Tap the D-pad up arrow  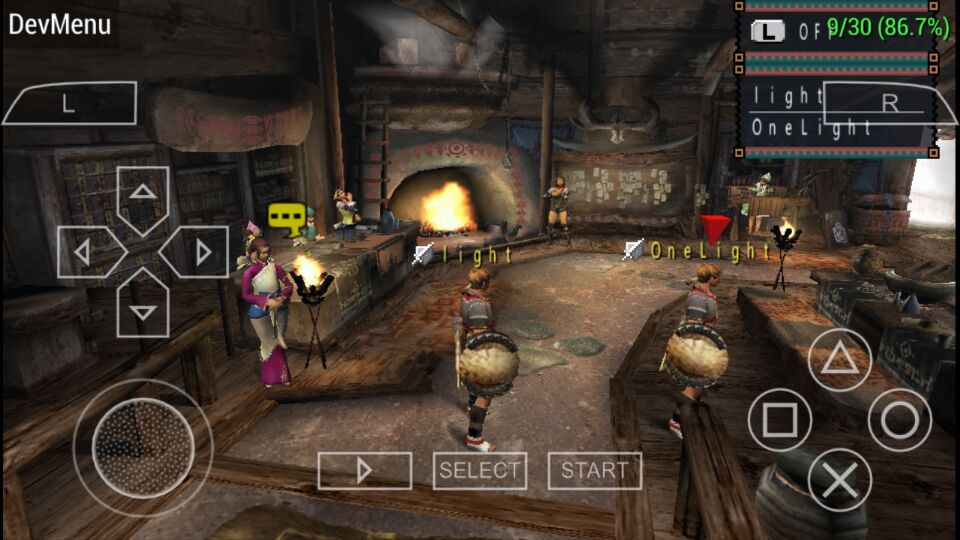coord(143,196)
